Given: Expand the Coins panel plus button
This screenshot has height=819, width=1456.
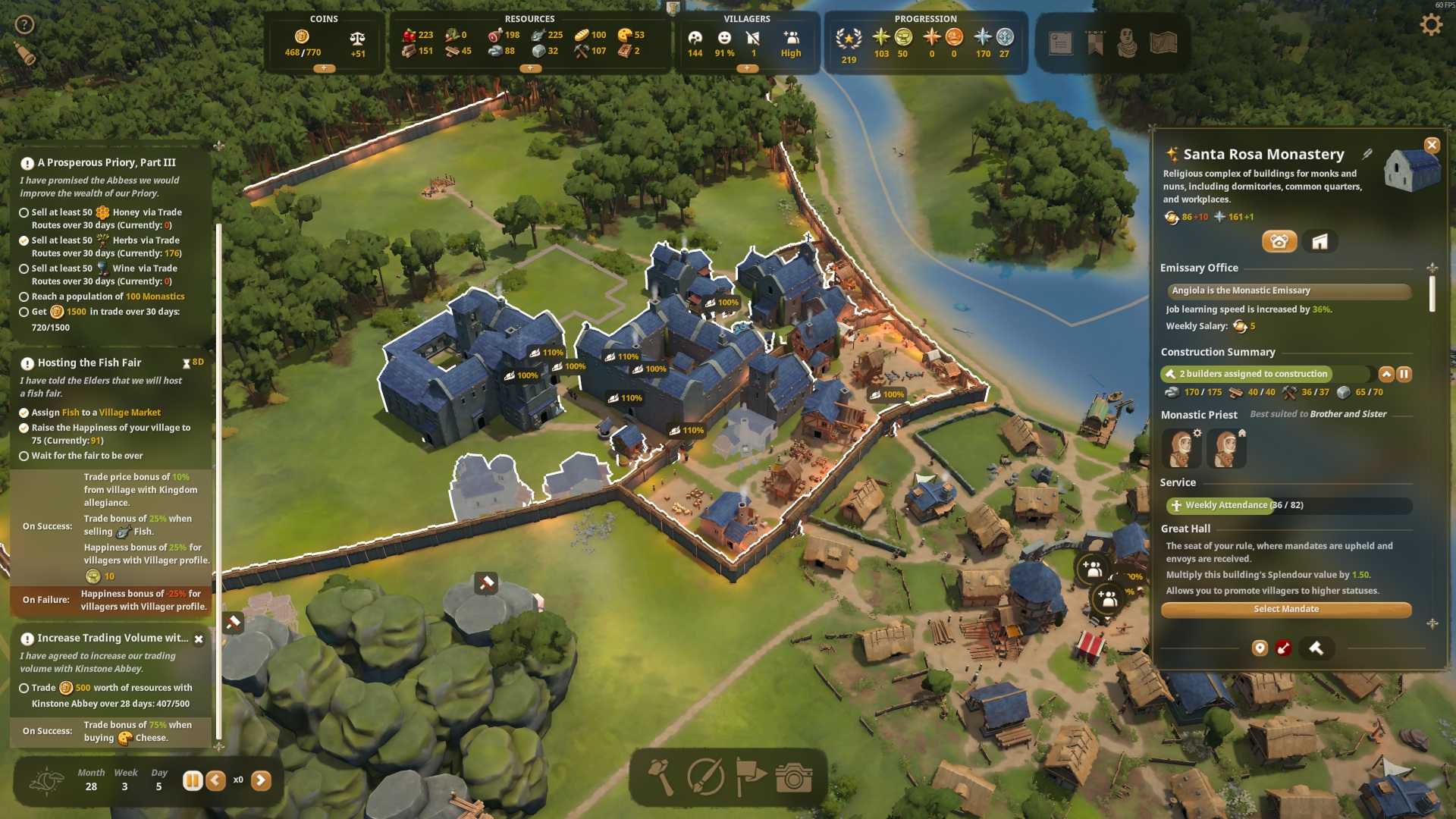Looking at the screenshot, I should click(324, 68).
